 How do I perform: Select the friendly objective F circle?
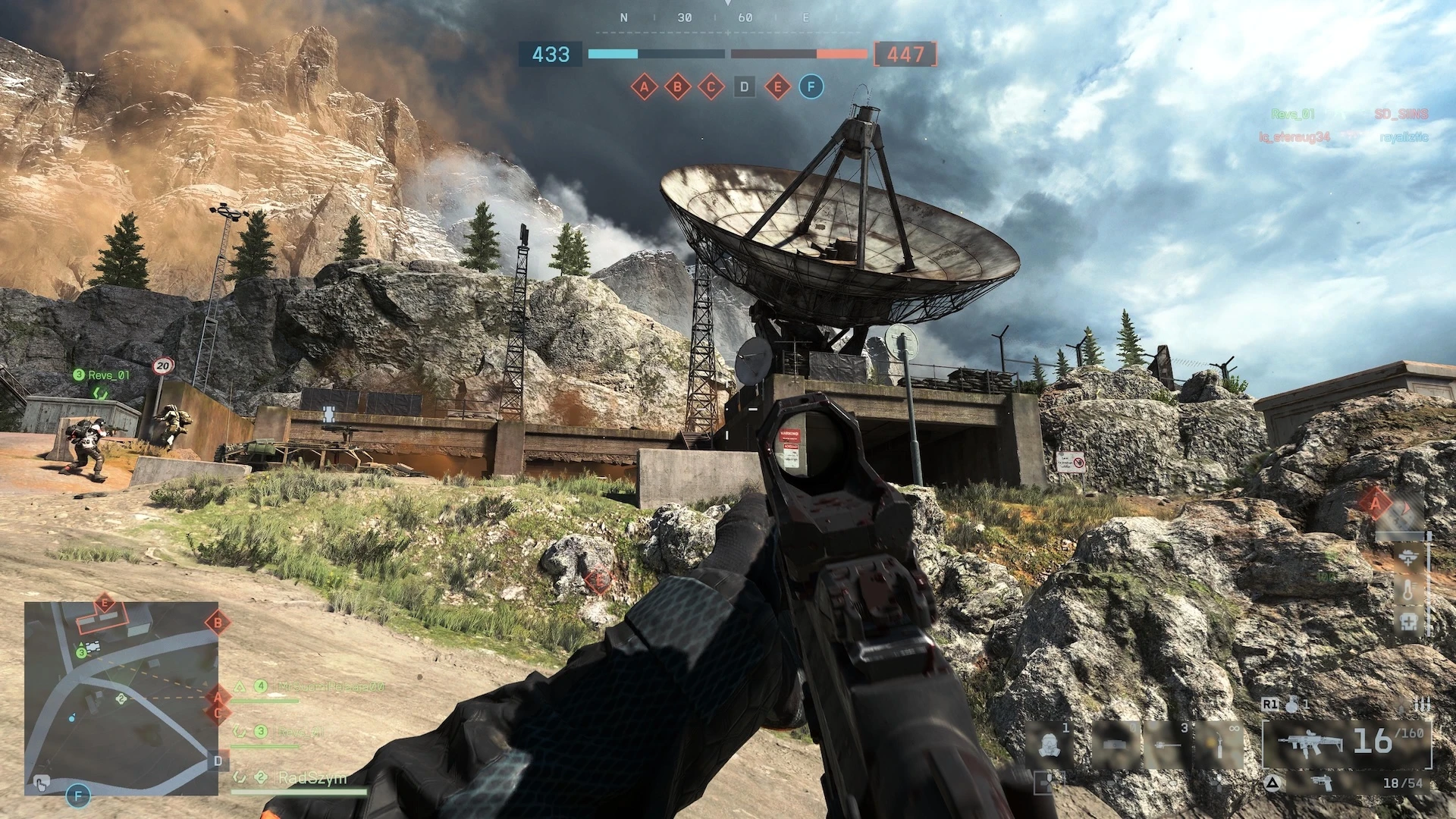pyautogui.click(x=811, y=87)
